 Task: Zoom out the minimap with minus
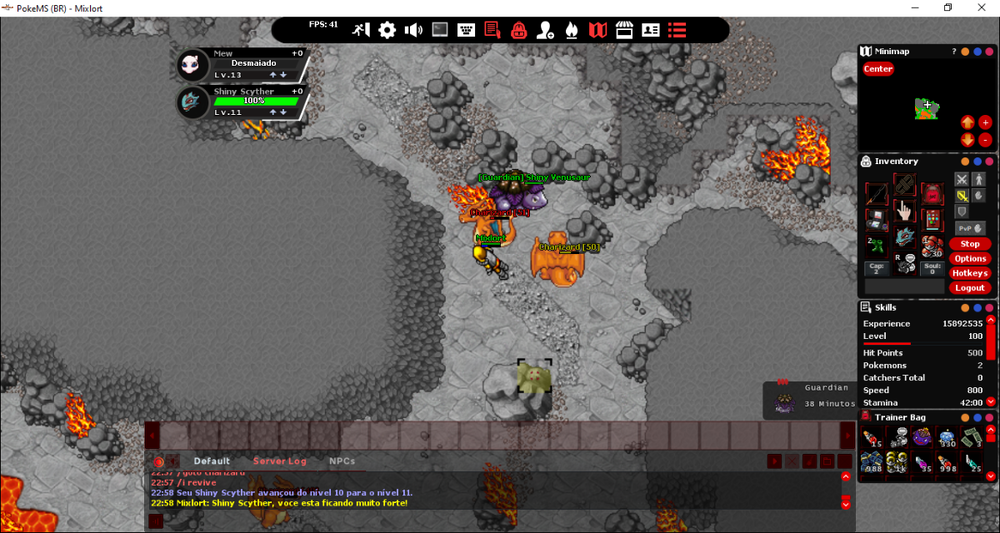[985, 140]
